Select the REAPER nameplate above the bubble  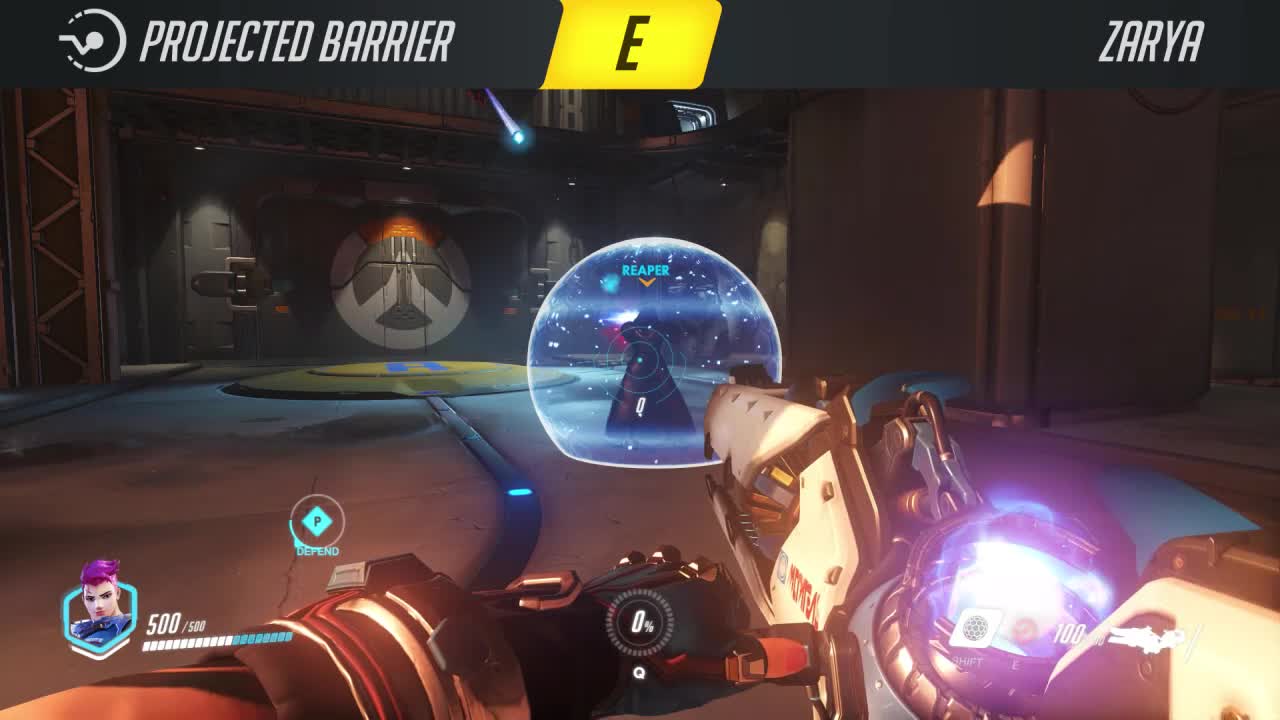647,270
